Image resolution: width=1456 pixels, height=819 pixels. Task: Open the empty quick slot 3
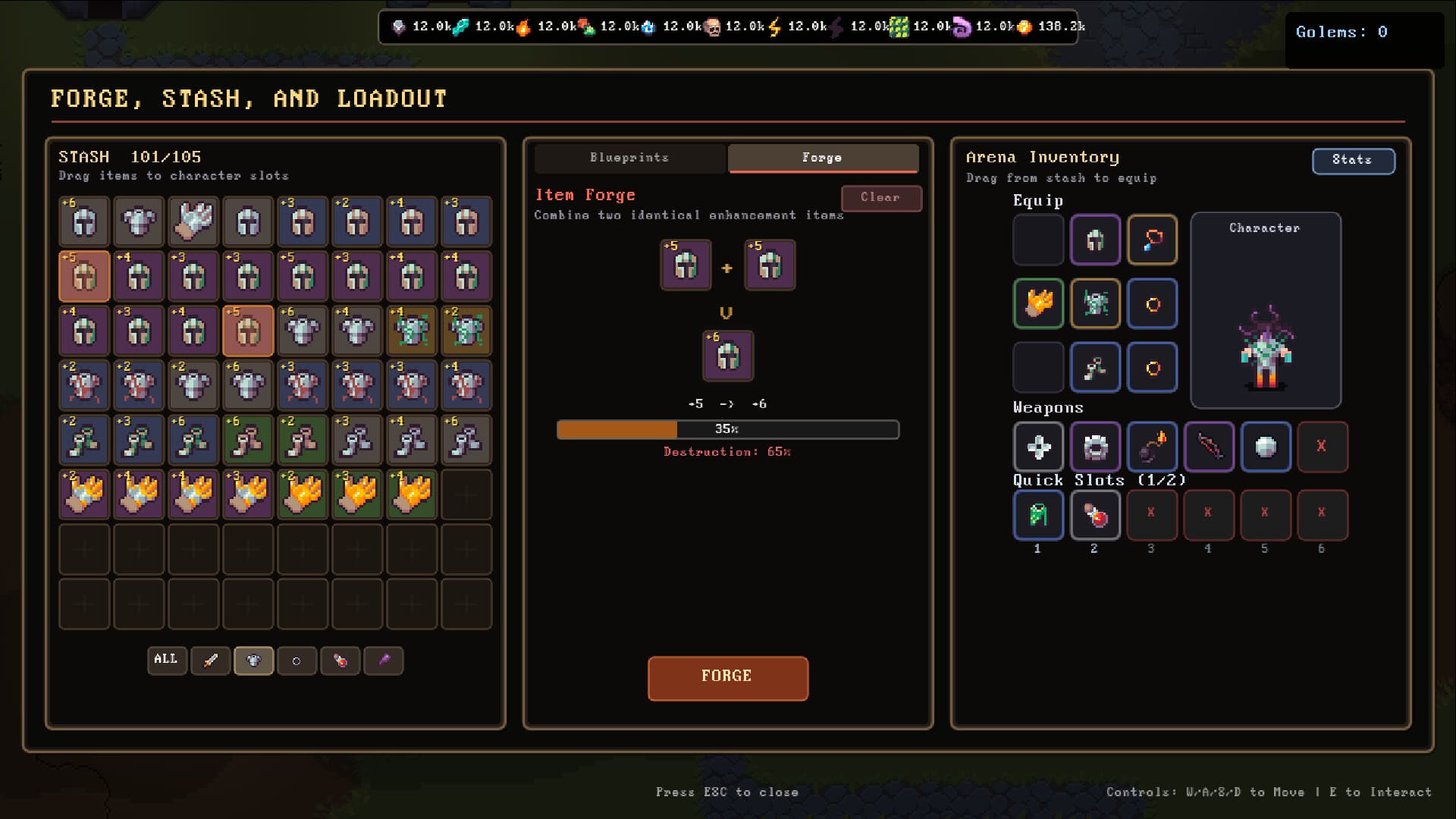coord(1152,515)
